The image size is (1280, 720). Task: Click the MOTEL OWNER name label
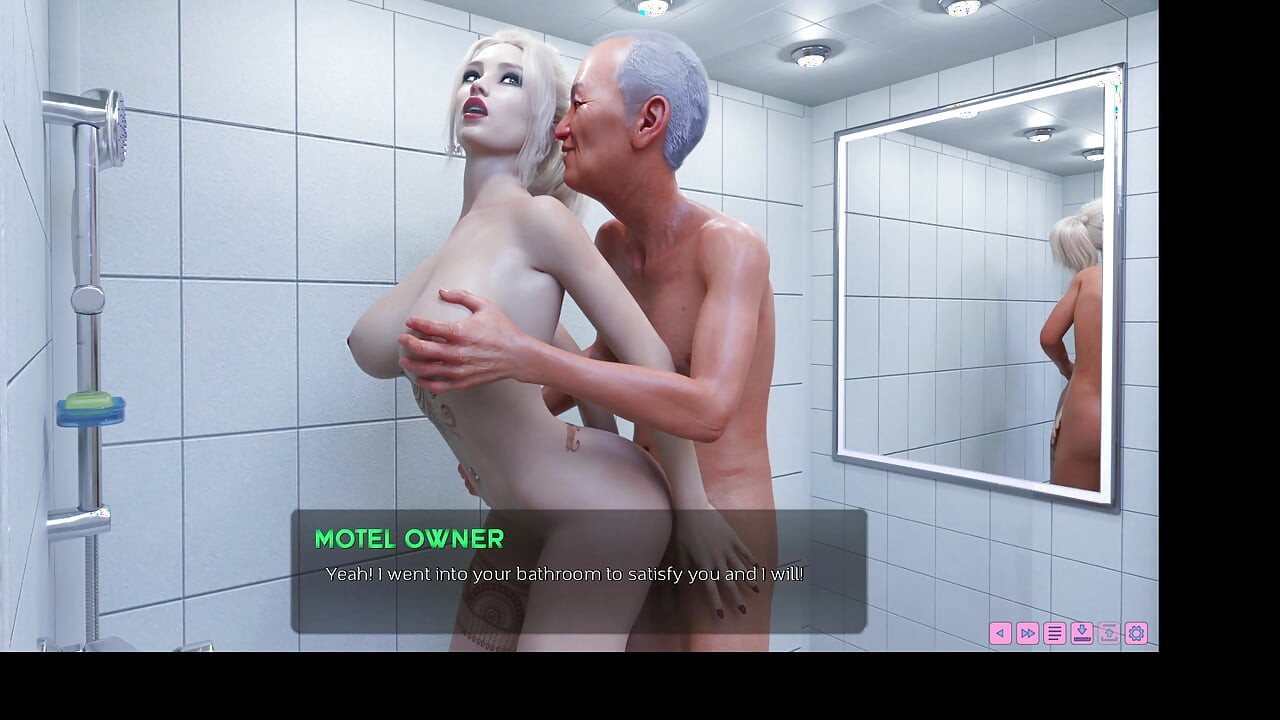click(x=409, y=540)
